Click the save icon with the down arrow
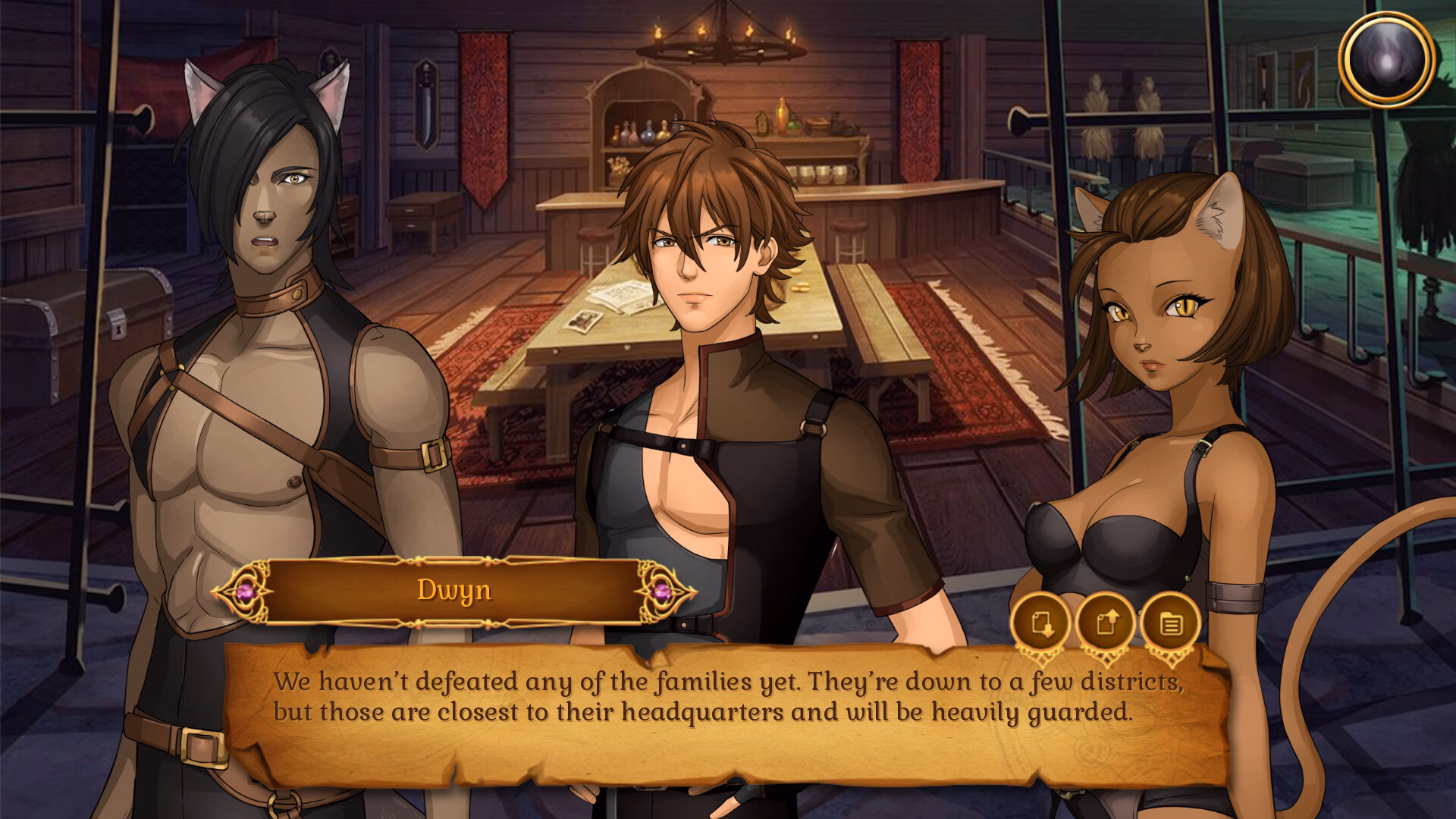1456x819 pixels. 1040,624
